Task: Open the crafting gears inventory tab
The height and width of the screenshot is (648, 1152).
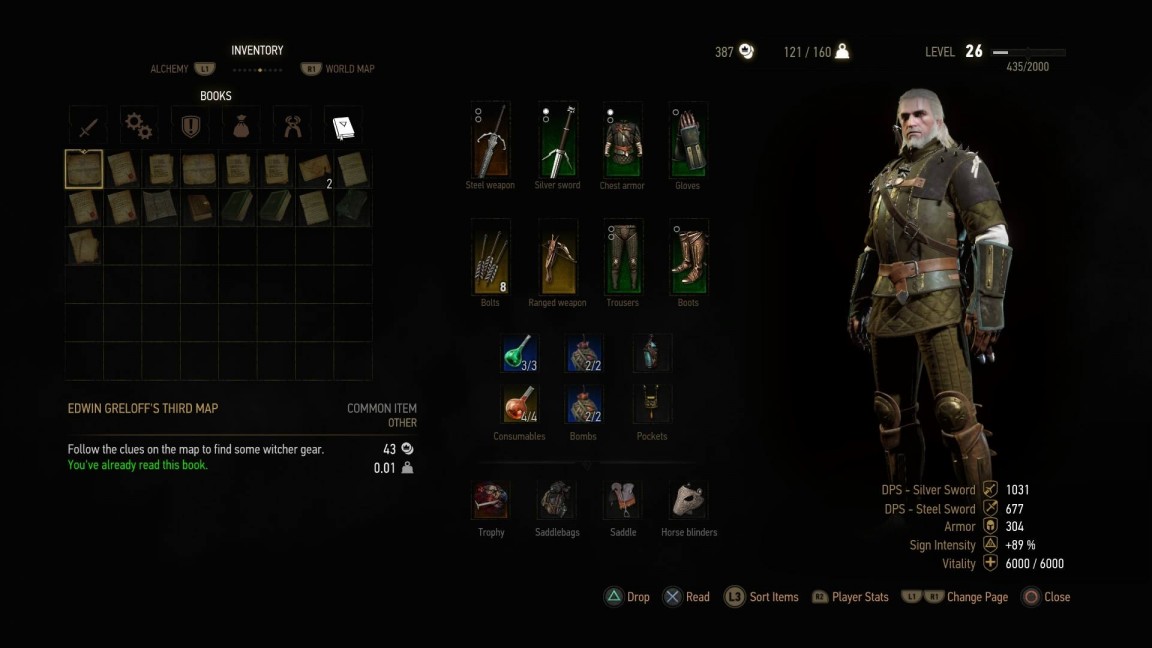Action: 139,127
